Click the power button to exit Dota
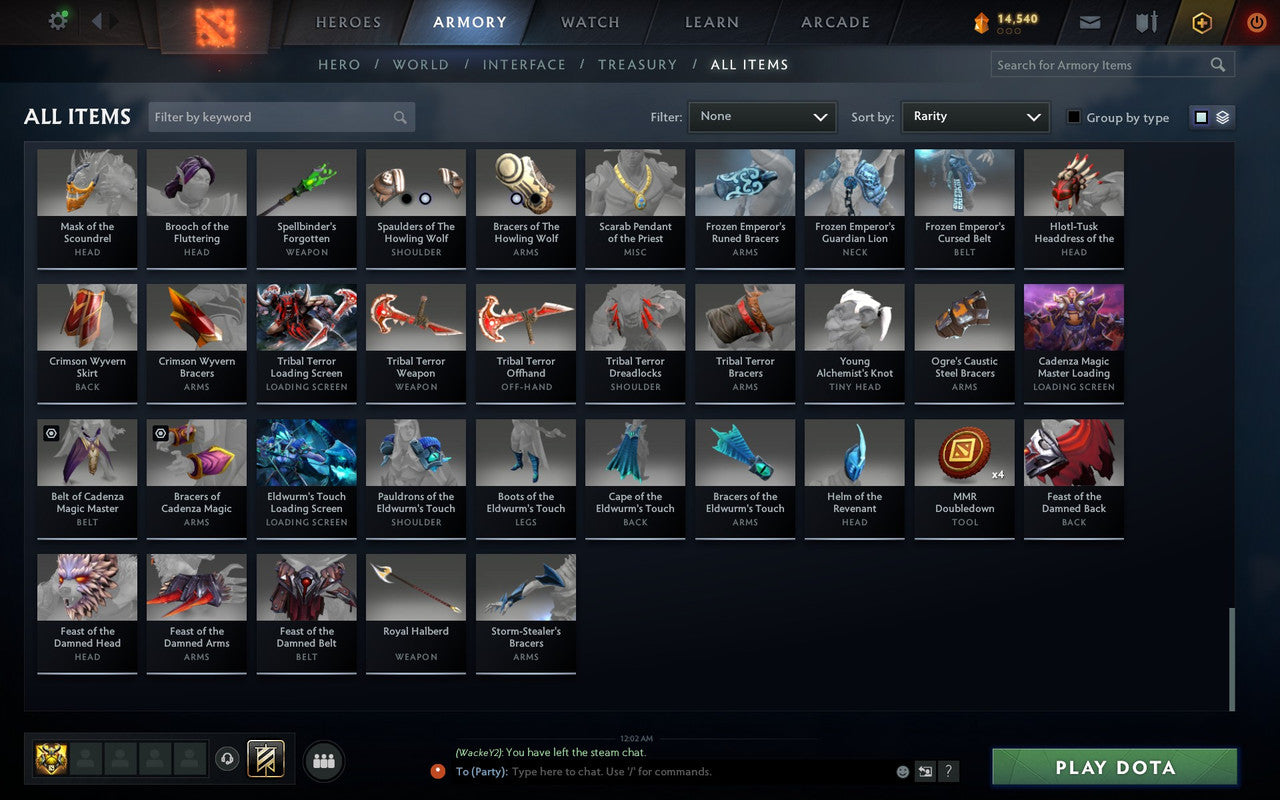 point(1256,22)
